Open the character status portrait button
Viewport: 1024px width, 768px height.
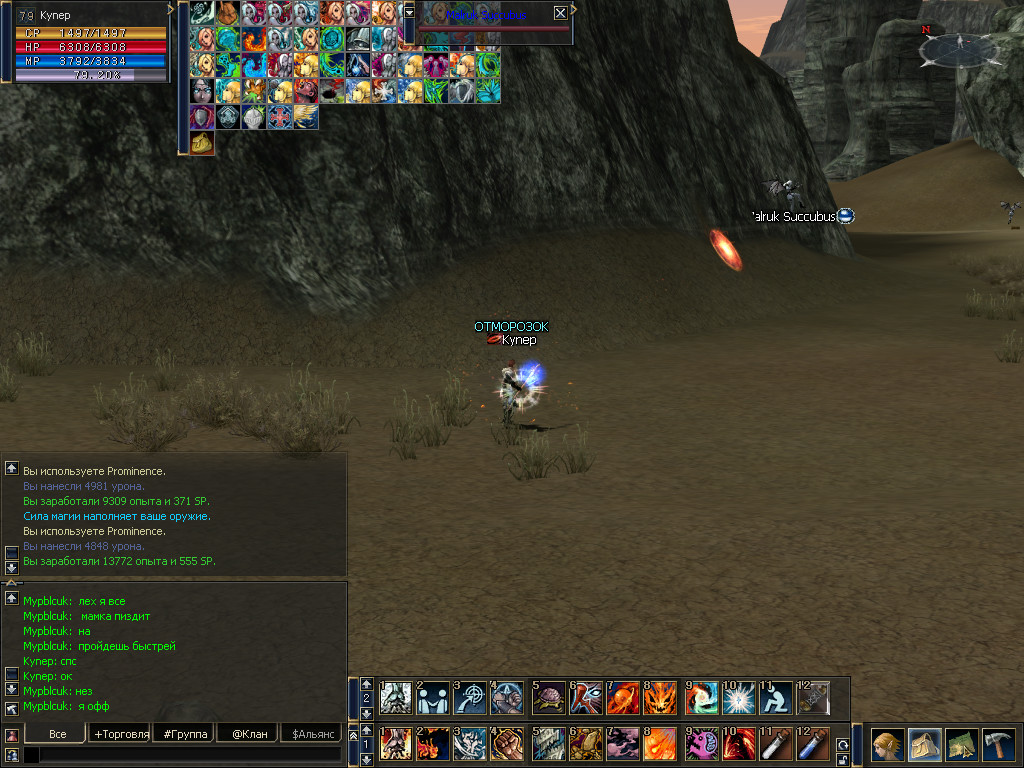point(887,744)
